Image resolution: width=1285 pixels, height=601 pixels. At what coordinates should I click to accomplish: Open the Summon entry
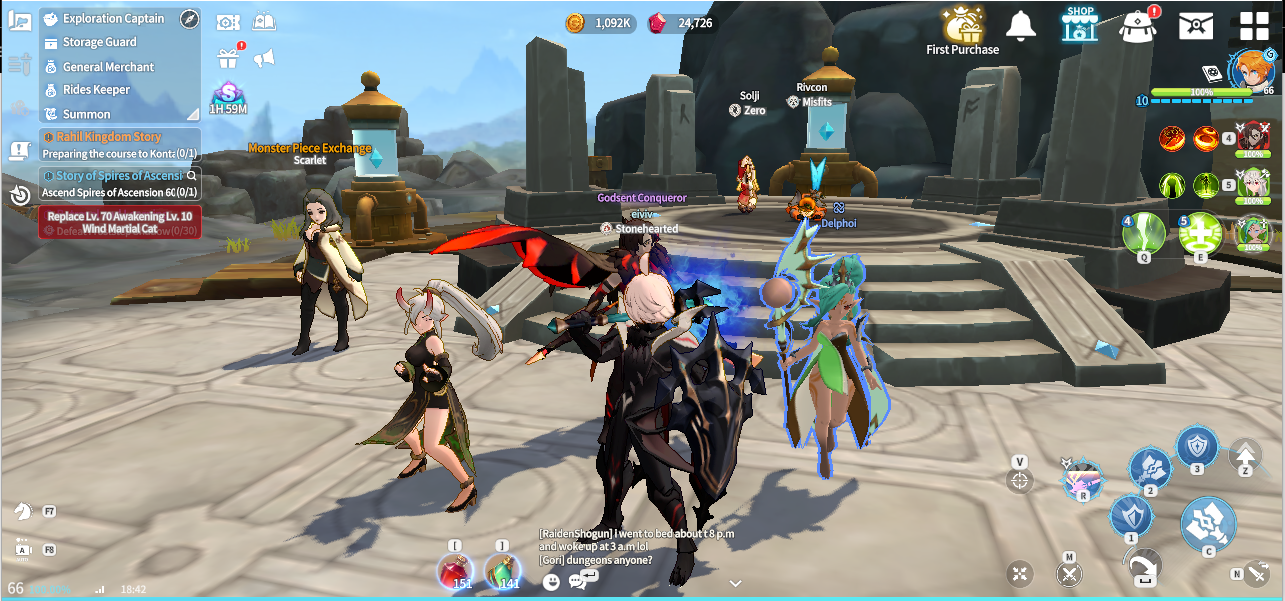(86, 114)
